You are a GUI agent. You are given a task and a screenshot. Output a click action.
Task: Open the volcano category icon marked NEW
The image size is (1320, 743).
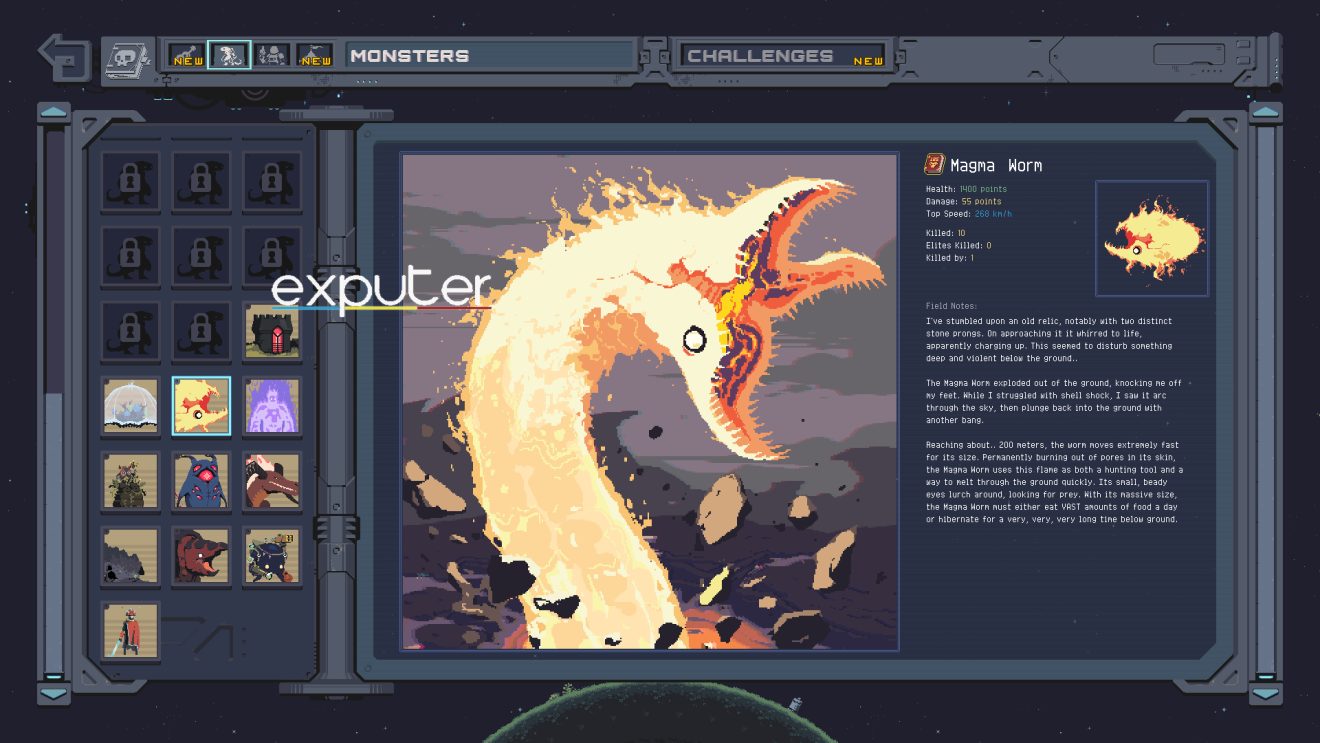click(x=312, y=55)
